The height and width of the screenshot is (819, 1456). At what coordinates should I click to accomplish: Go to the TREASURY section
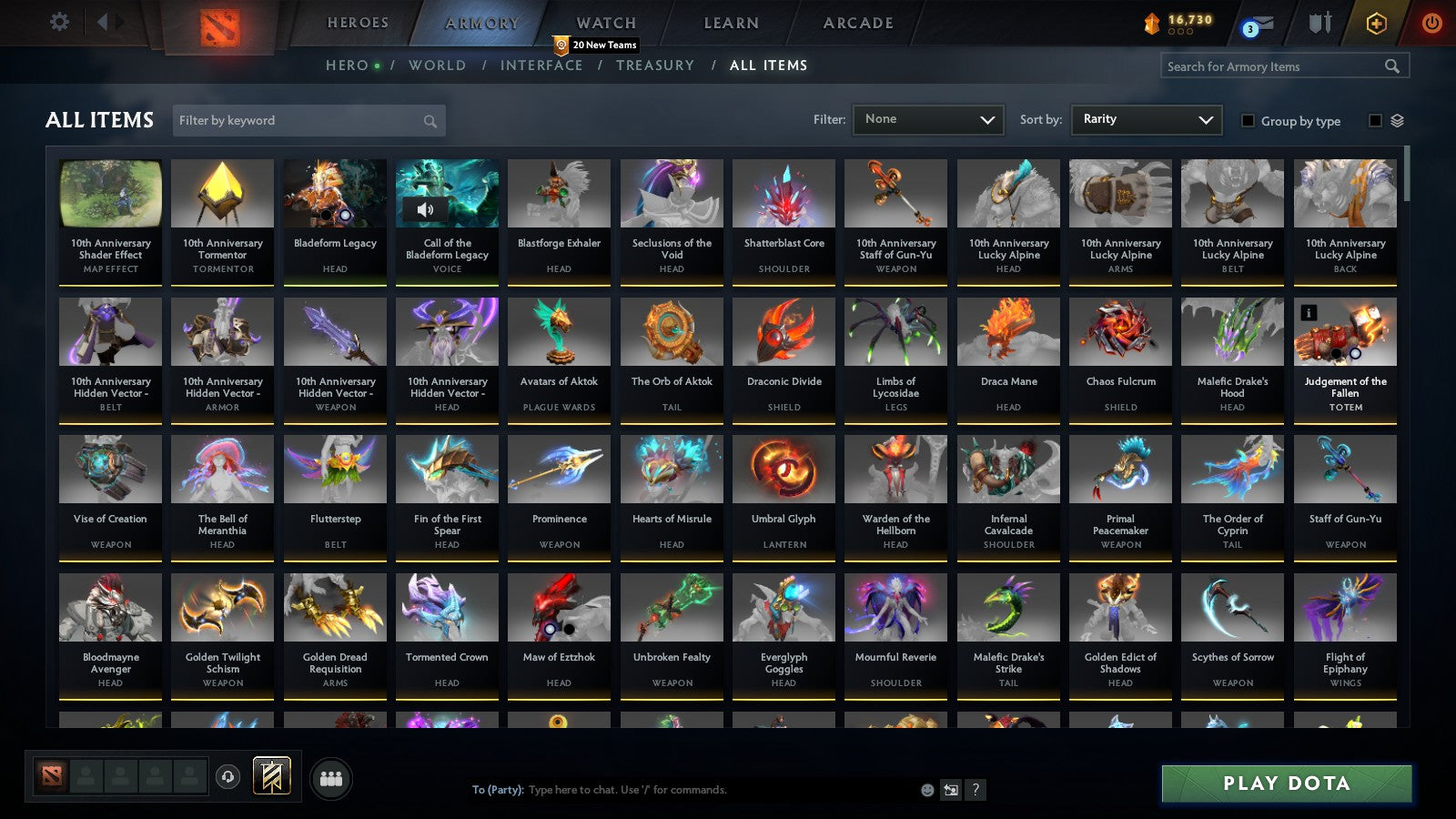[655, 66]
